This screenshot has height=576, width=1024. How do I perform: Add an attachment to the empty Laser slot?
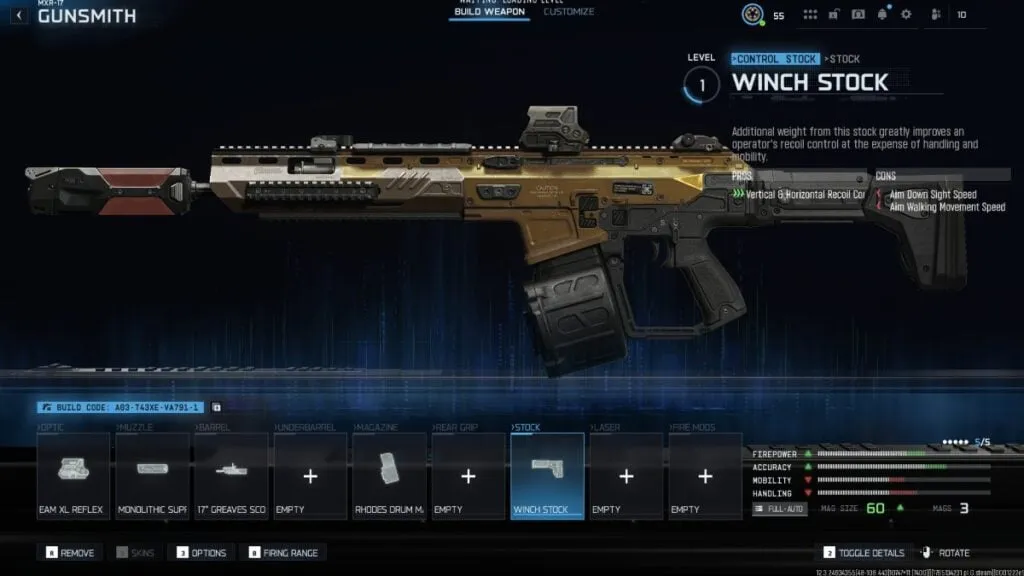click(x=626, y=477)
